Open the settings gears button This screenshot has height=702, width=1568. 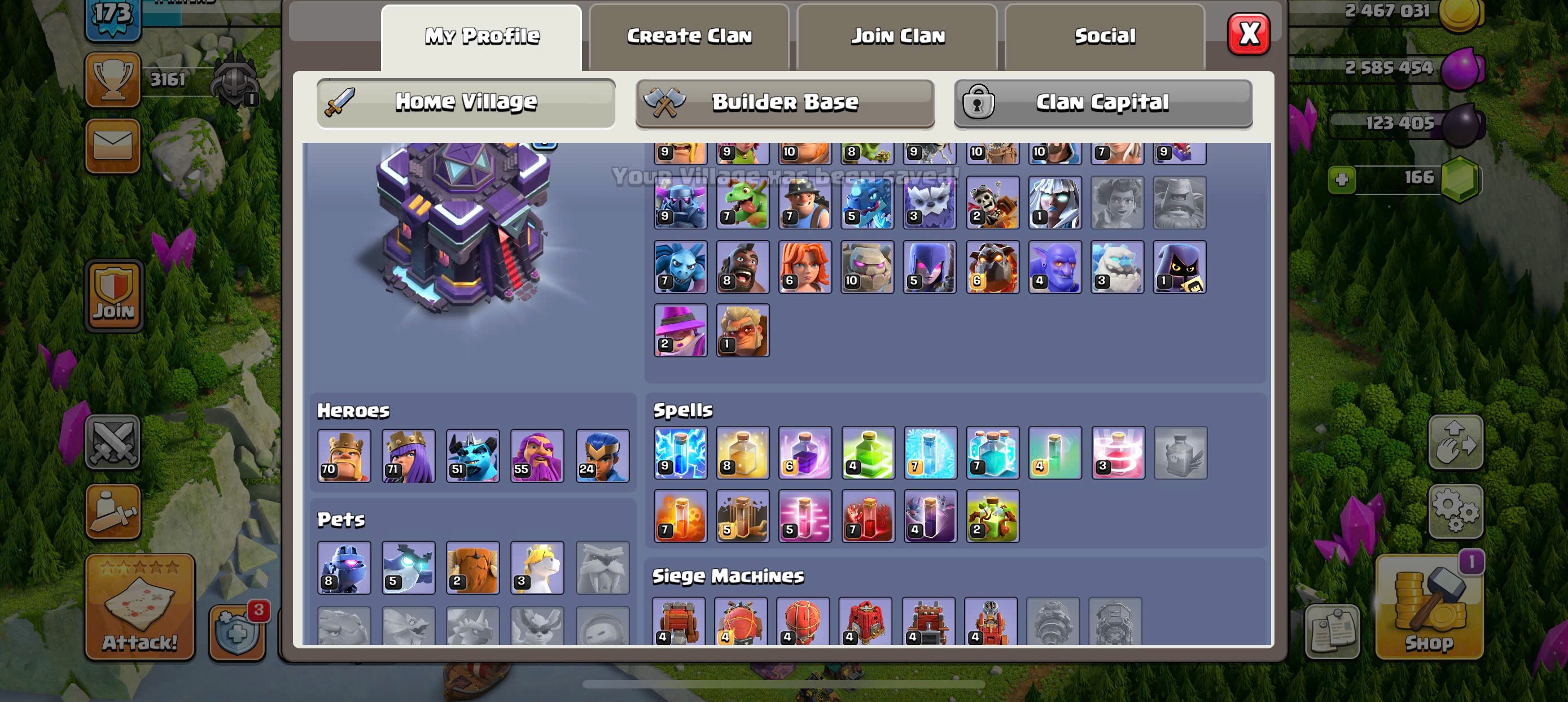(x=1455, y=512)
